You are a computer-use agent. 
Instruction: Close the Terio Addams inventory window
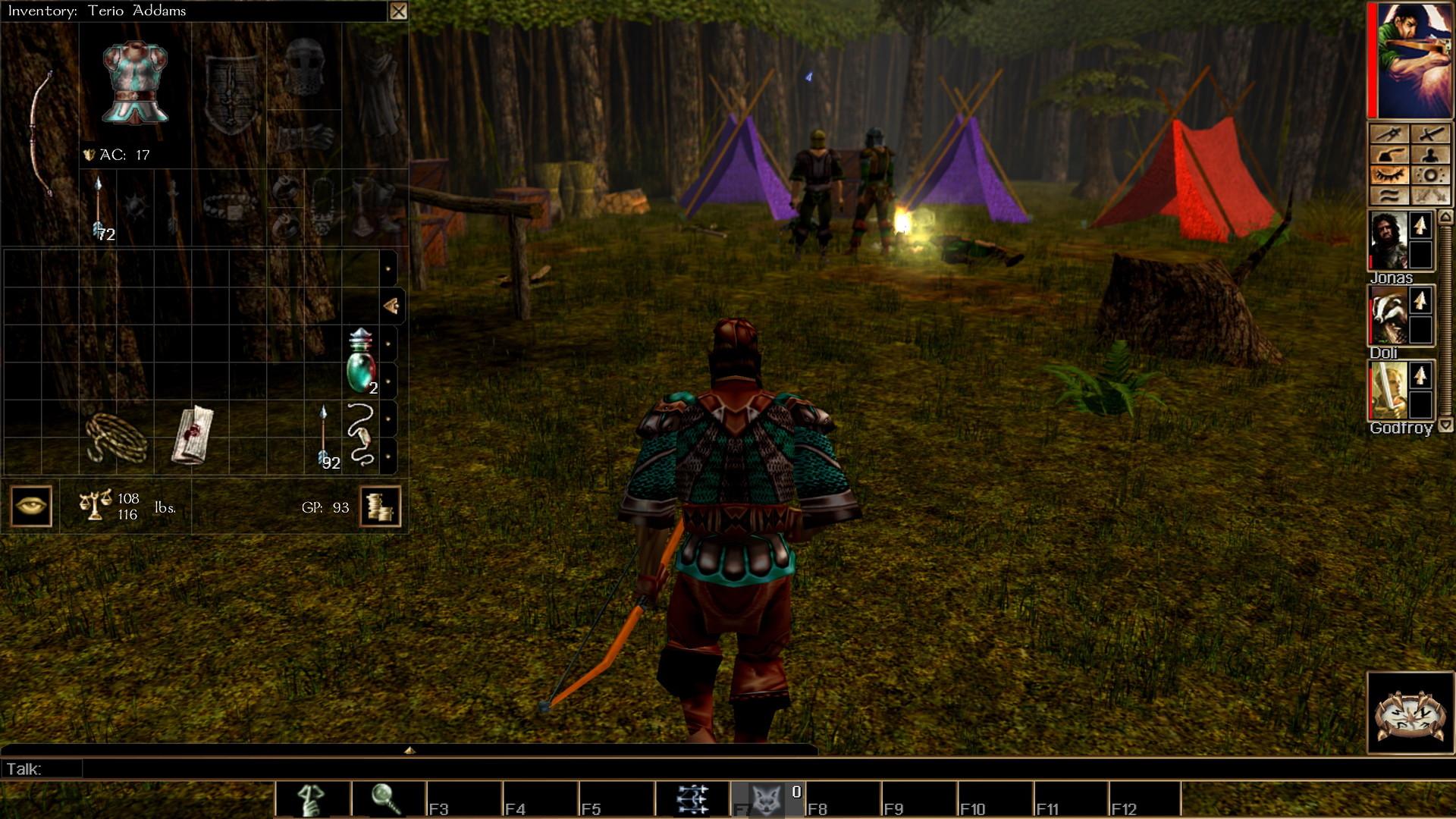[400, 11]
